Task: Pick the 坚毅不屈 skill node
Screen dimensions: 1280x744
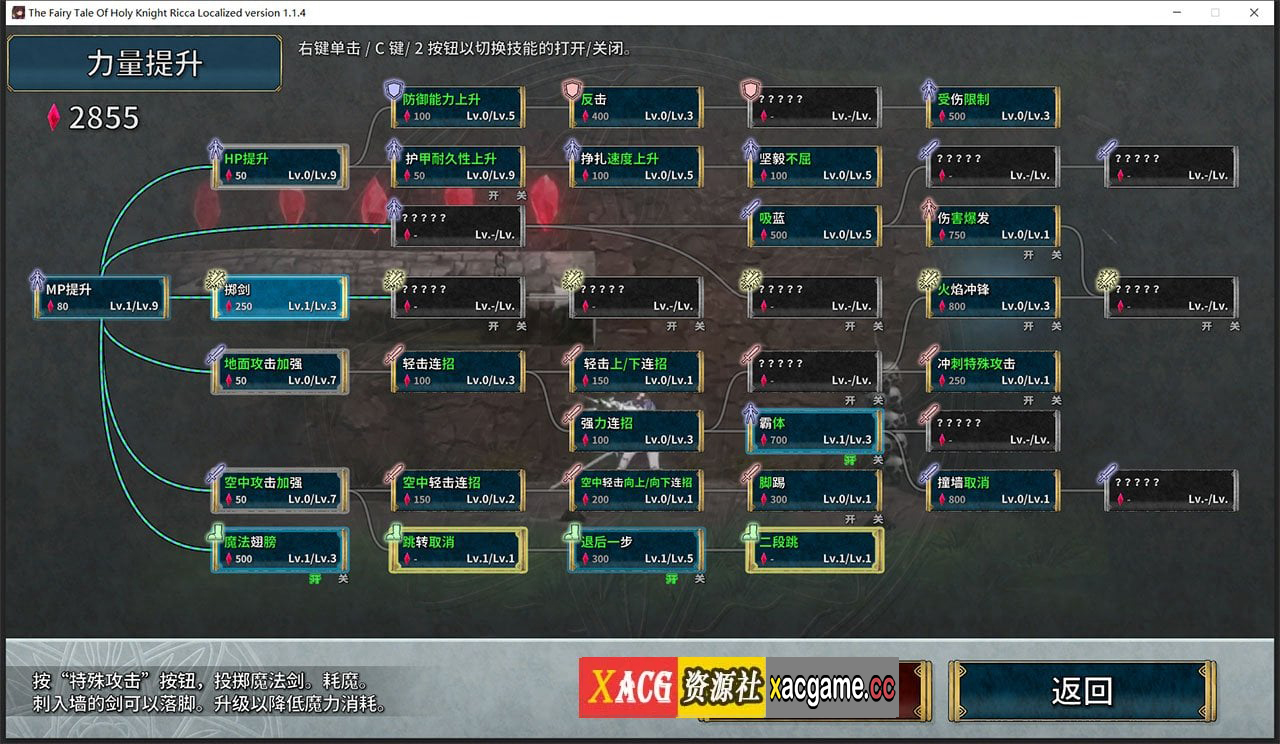Action: tap(814, 167)
